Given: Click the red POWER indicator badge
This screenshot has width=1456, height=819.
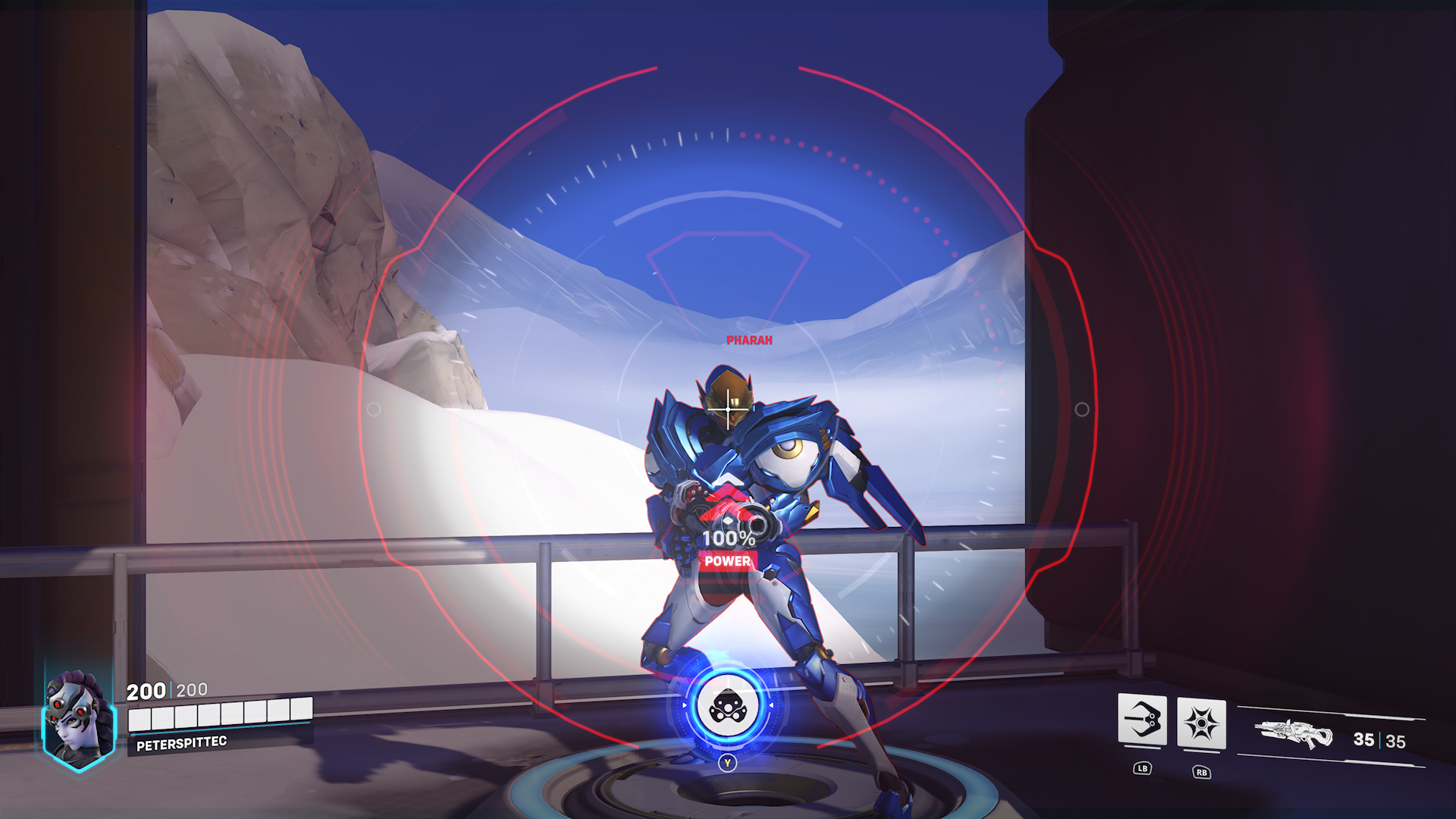Looking at the screenshot, I should pos(726,562).
